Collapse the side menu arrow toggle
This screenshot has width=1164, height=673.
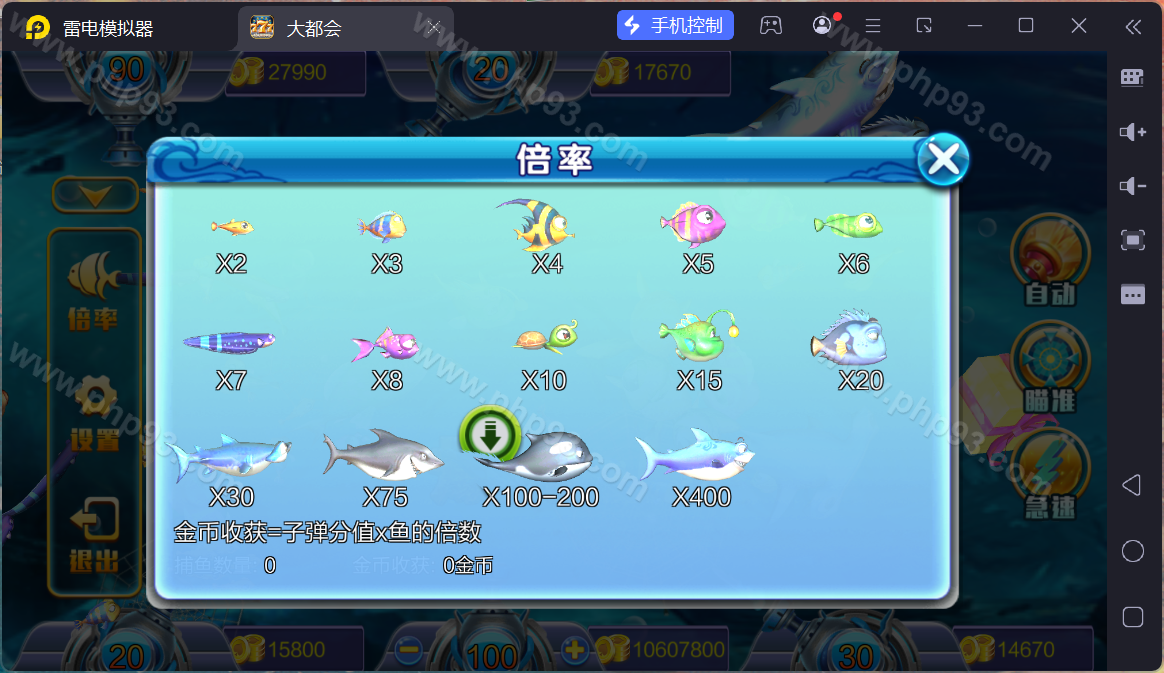95,195
